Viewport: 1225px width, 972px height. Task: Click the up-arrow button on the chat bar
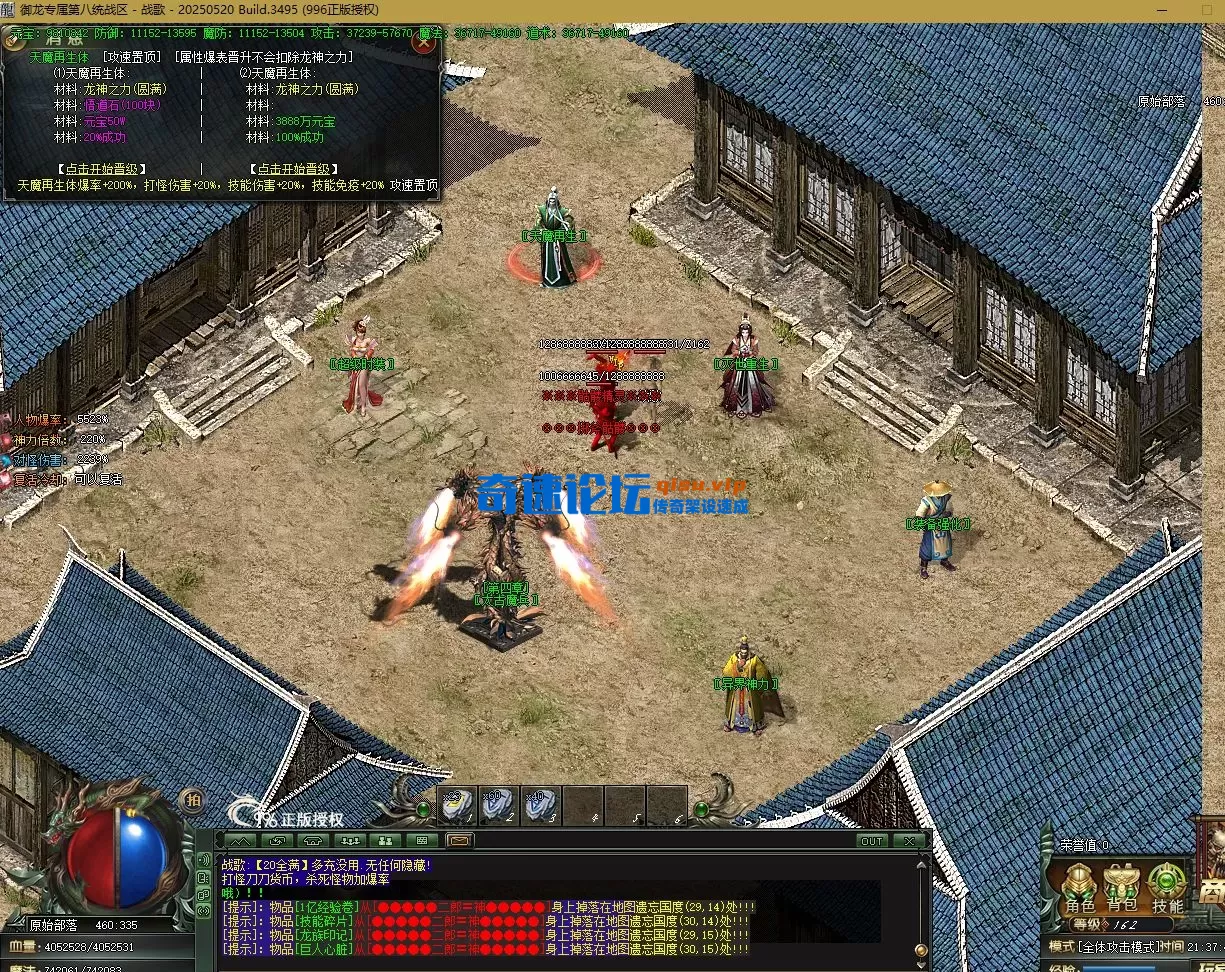click(x=241, y=841)
